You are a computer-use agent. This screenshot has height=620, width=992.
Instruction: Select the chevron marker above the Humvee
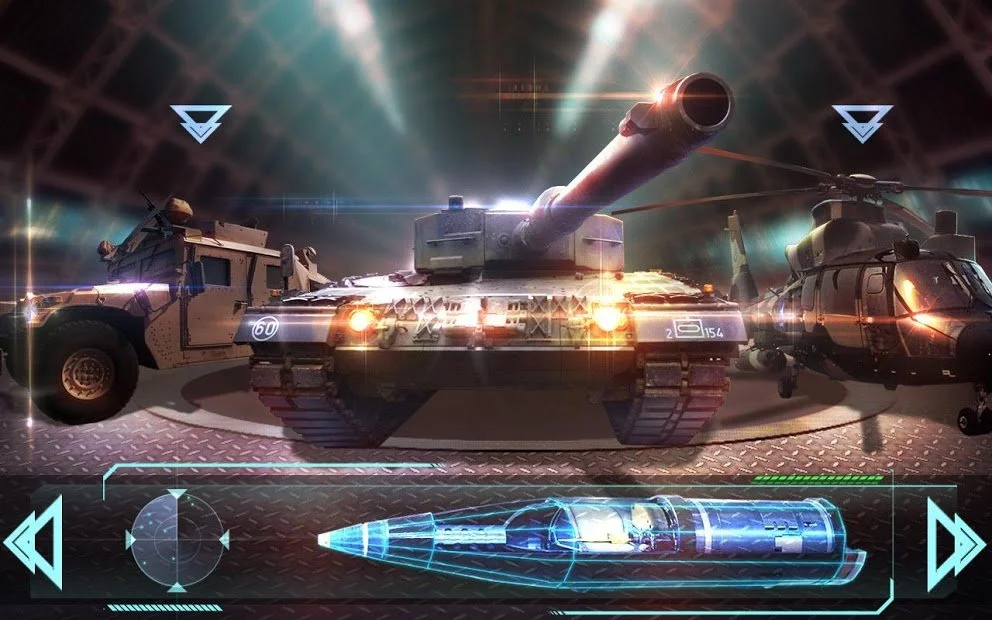pyautogui.click(x=200, y=123)
